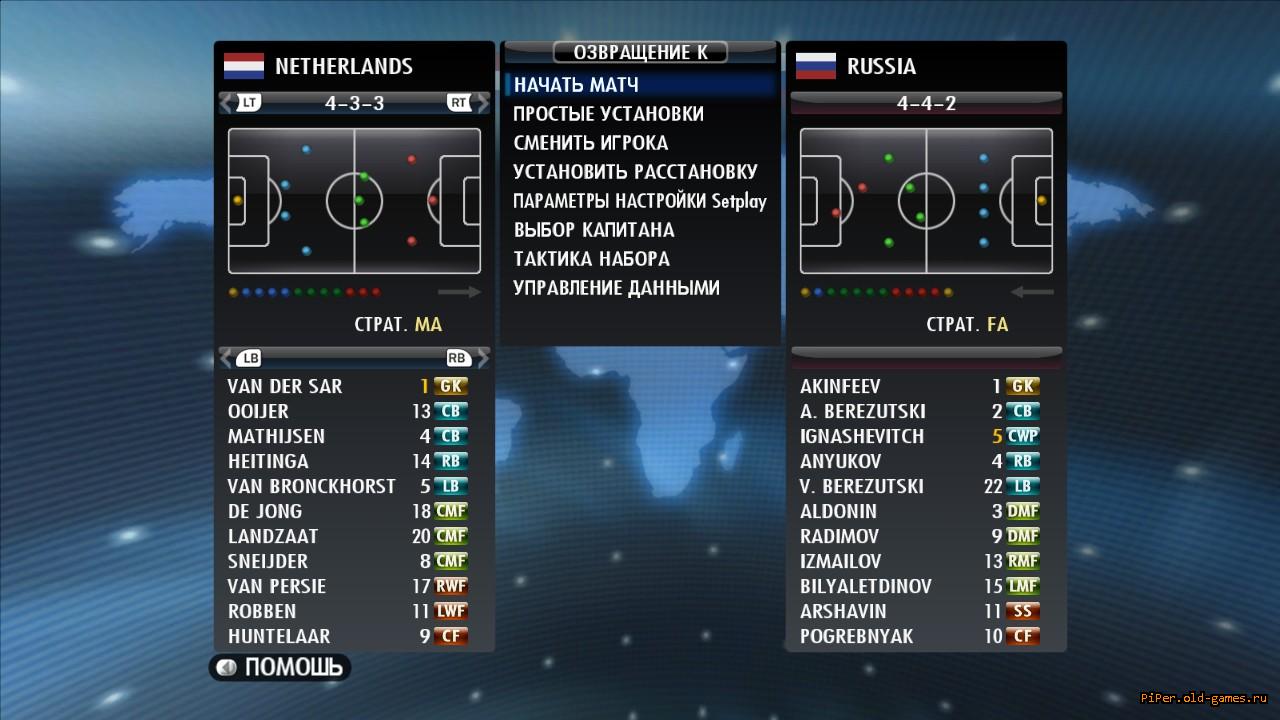1280x720 pixels.
Task: Open ВЫБОР КАПИТАНА captain selection
Action: click(594, 230)
